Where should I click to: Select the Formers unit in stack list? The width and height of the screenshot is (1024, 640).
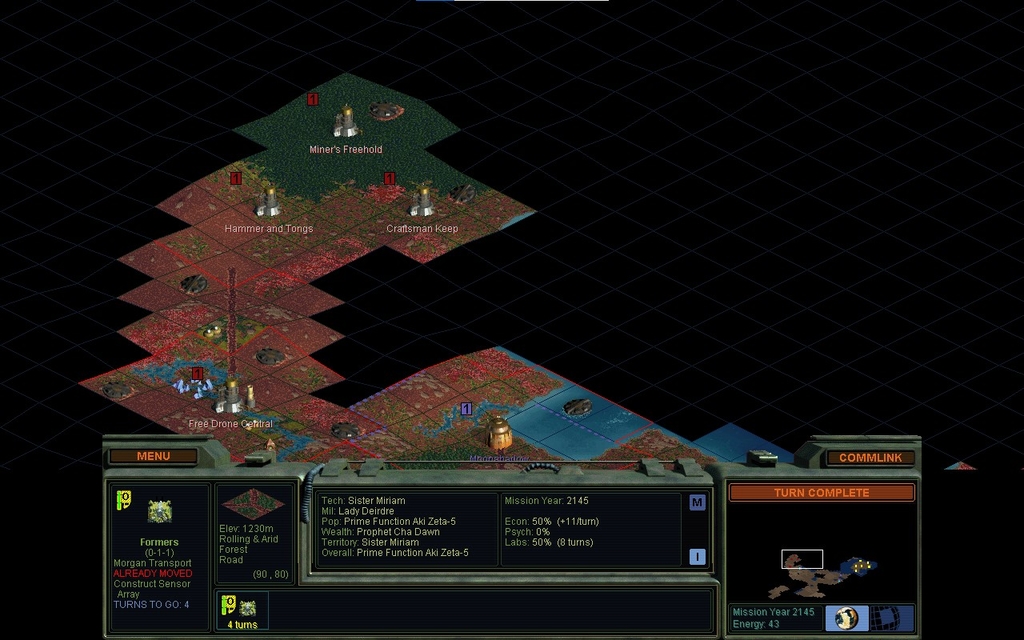241,608
